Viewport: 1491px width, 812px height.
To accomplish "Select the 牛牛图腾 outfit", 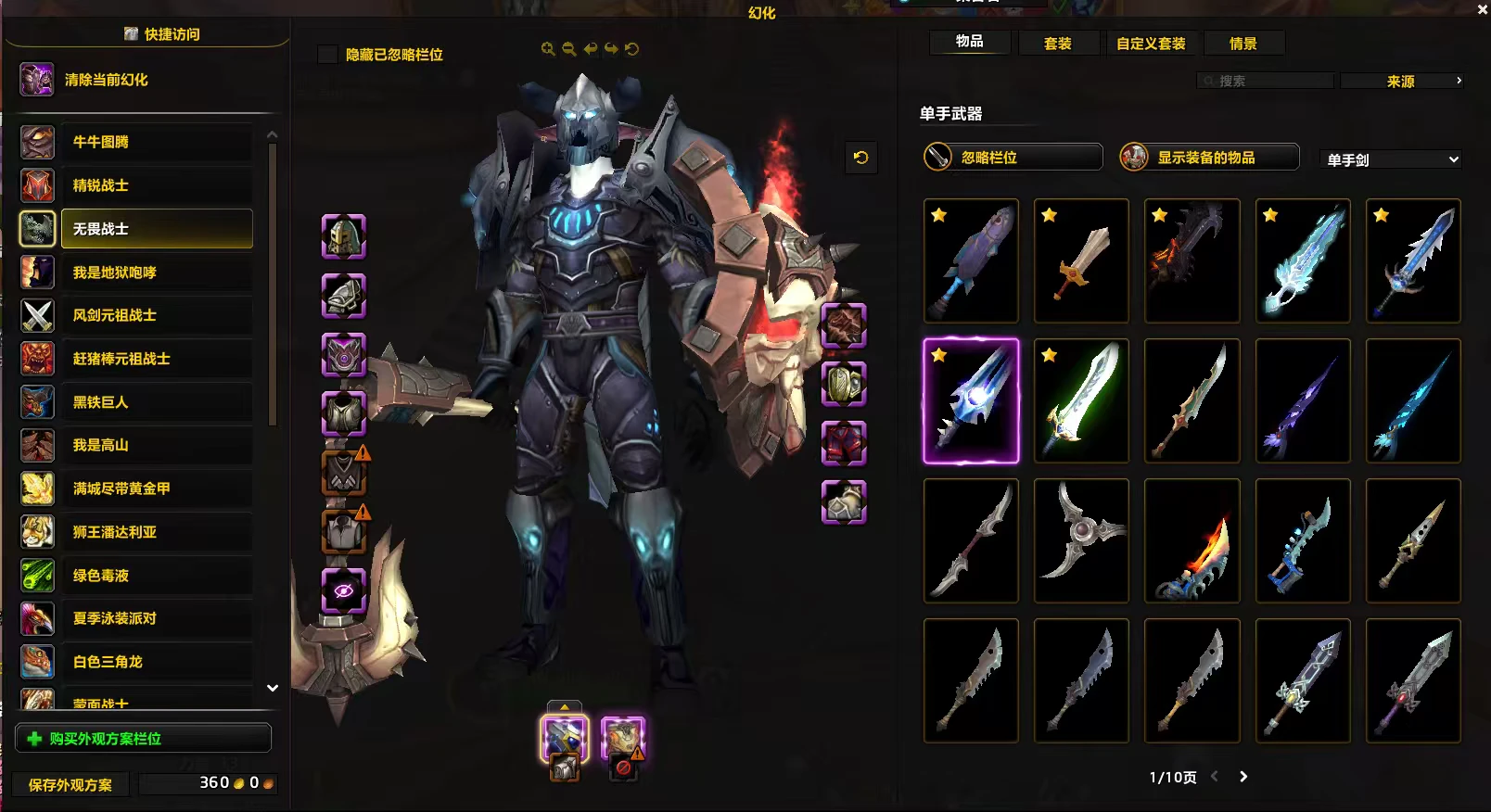I will click(x=156, y=142).
